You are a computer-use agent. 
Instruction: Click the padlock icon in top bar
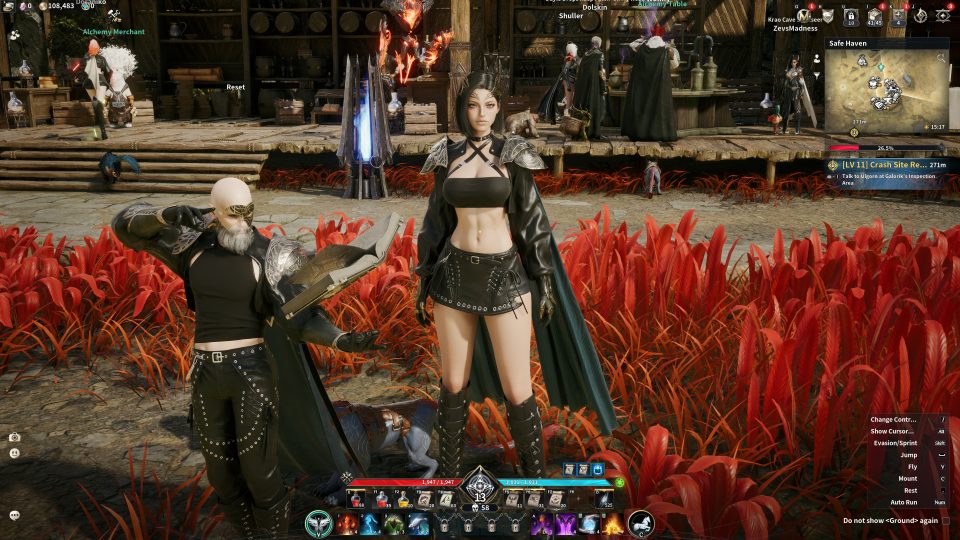(x=850, y=16)
